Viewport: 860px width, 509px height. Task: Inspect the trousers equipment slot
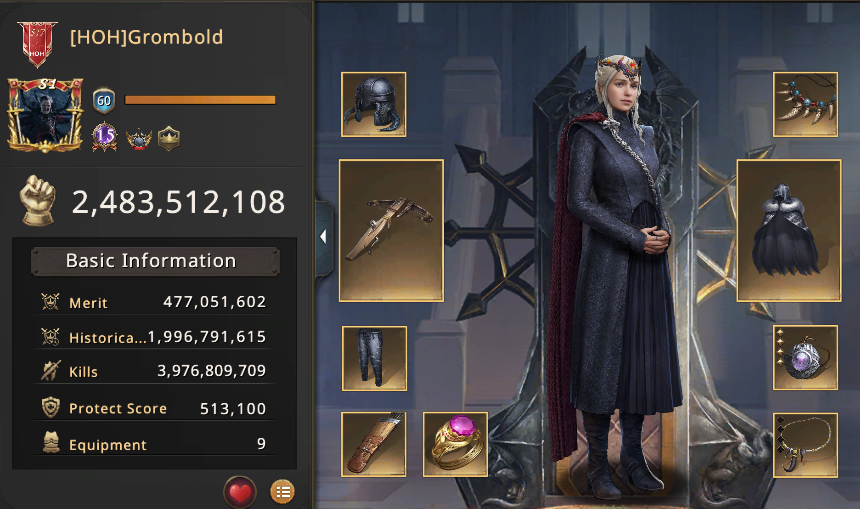point(374,357)
